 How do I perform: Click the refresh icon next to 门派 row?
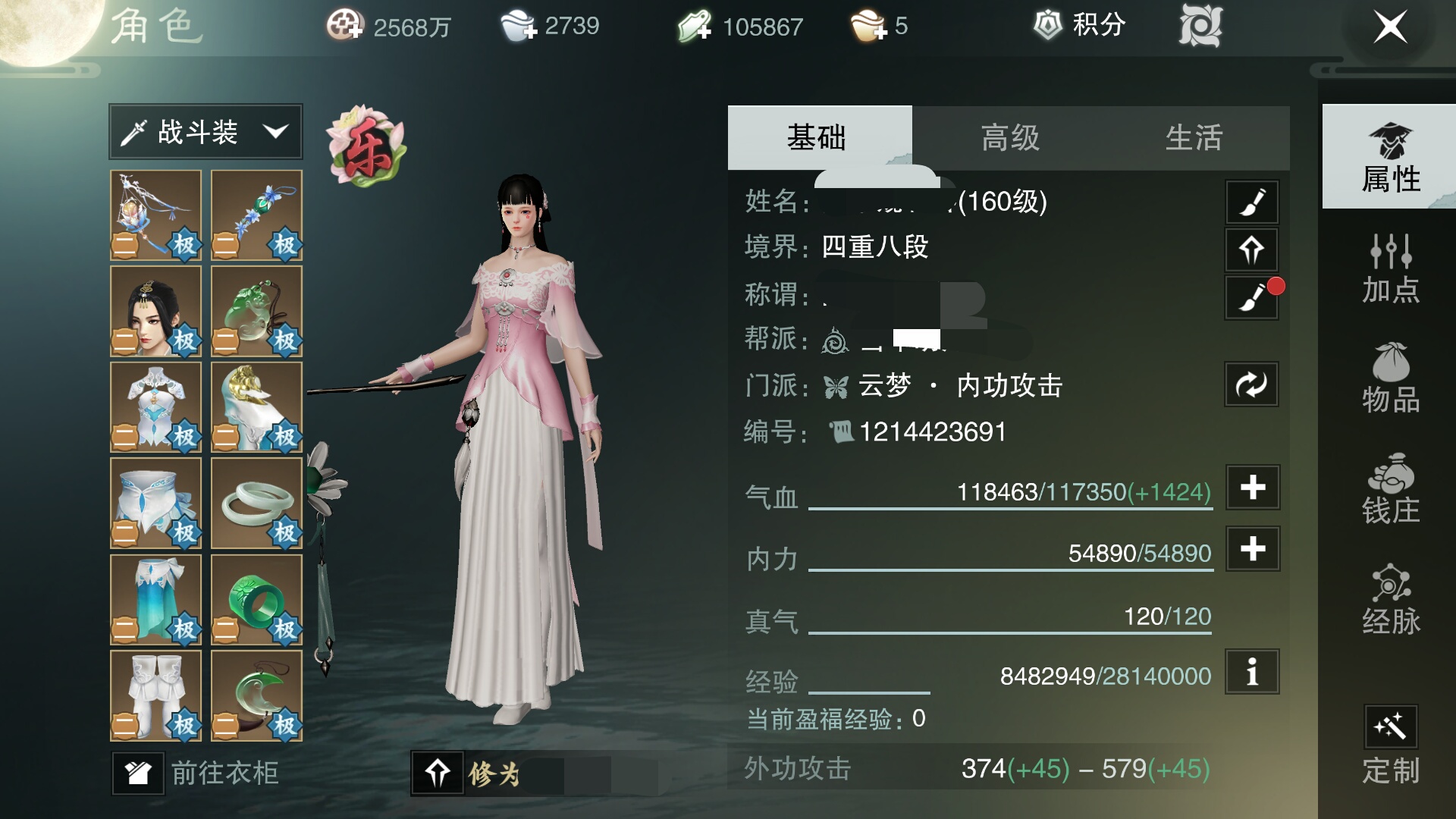(1251, 384)
